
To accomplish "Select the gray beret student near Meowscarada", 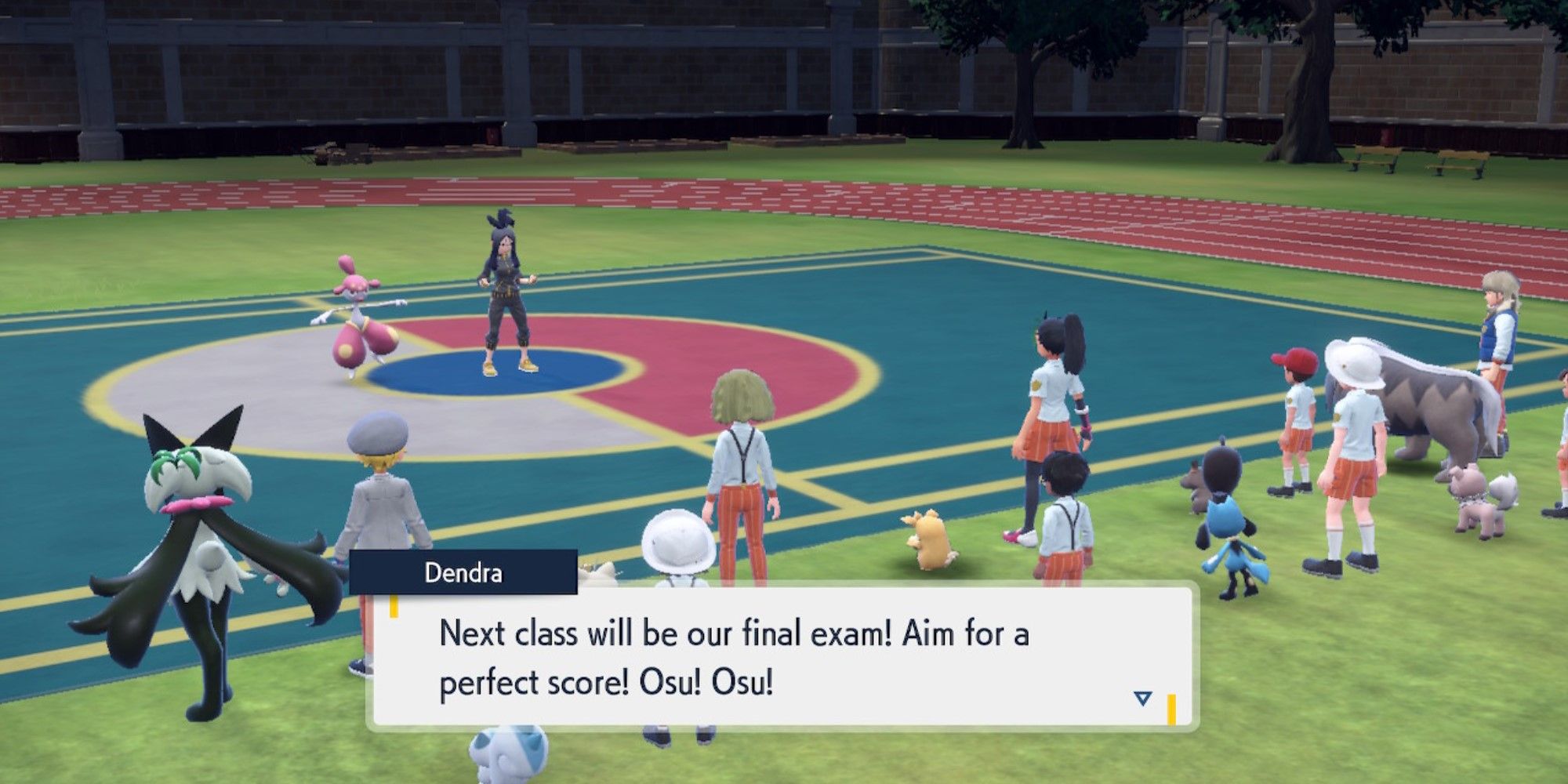I will 384,486.
